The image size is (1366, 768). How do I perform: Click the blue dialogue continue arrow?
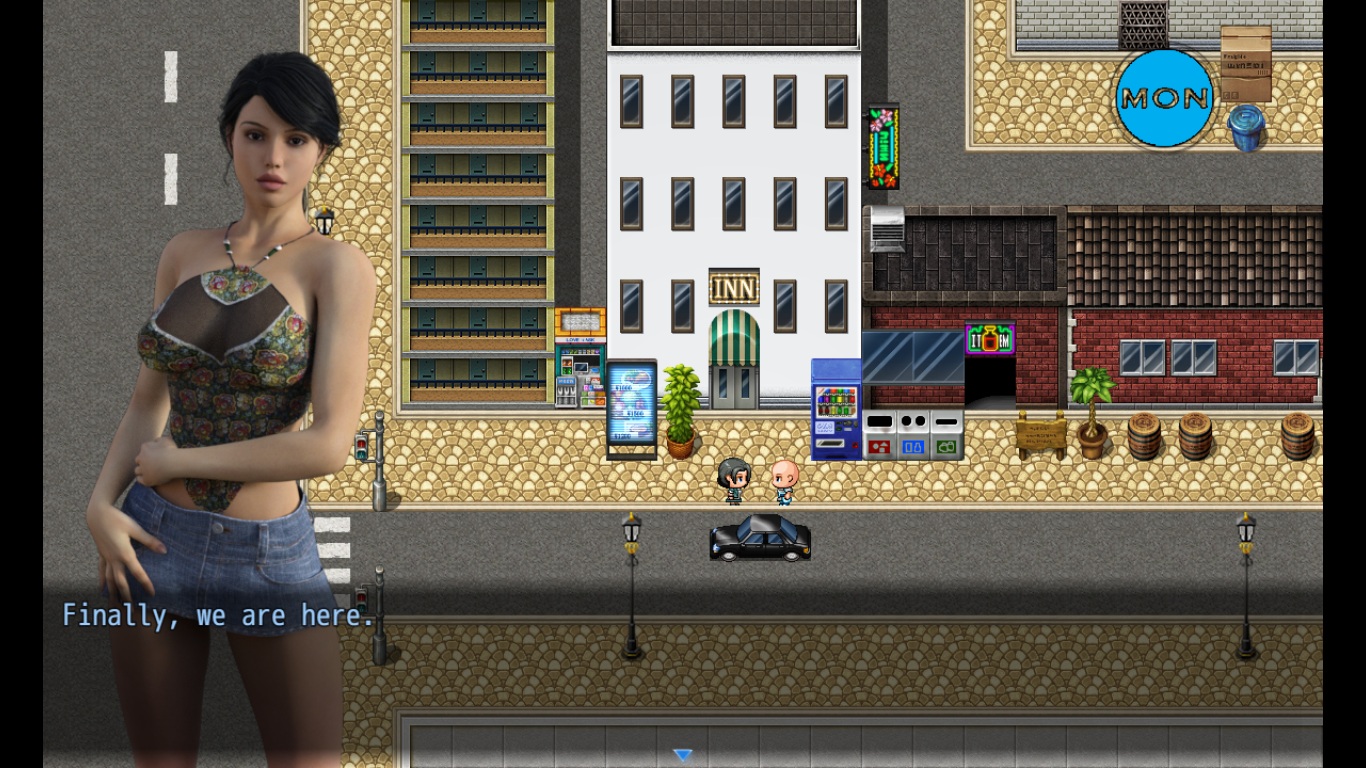(682, 754)
